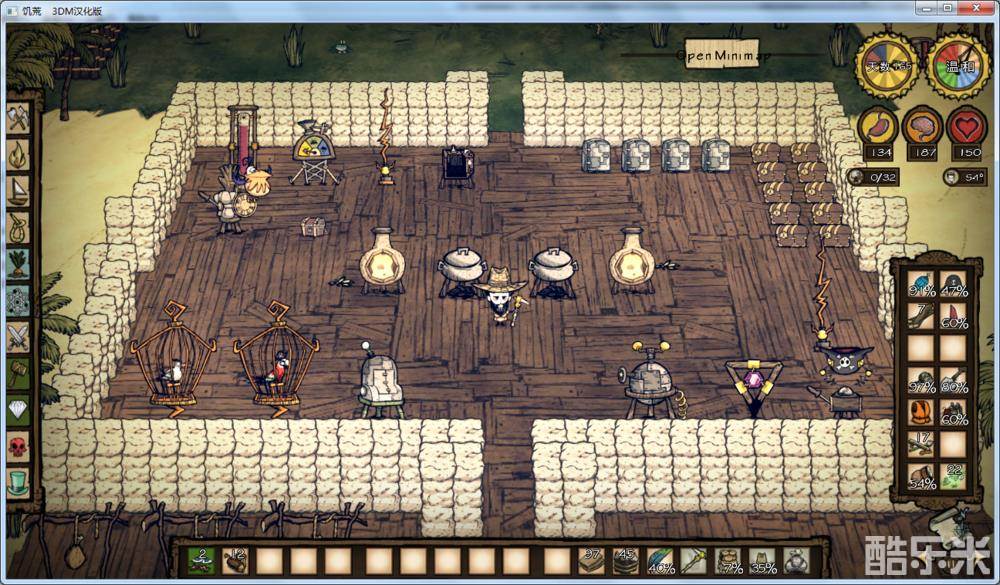Viewport: 1000px width, 585px height.
Task: Open the Tools crafting tab
Action: point(18,118)
